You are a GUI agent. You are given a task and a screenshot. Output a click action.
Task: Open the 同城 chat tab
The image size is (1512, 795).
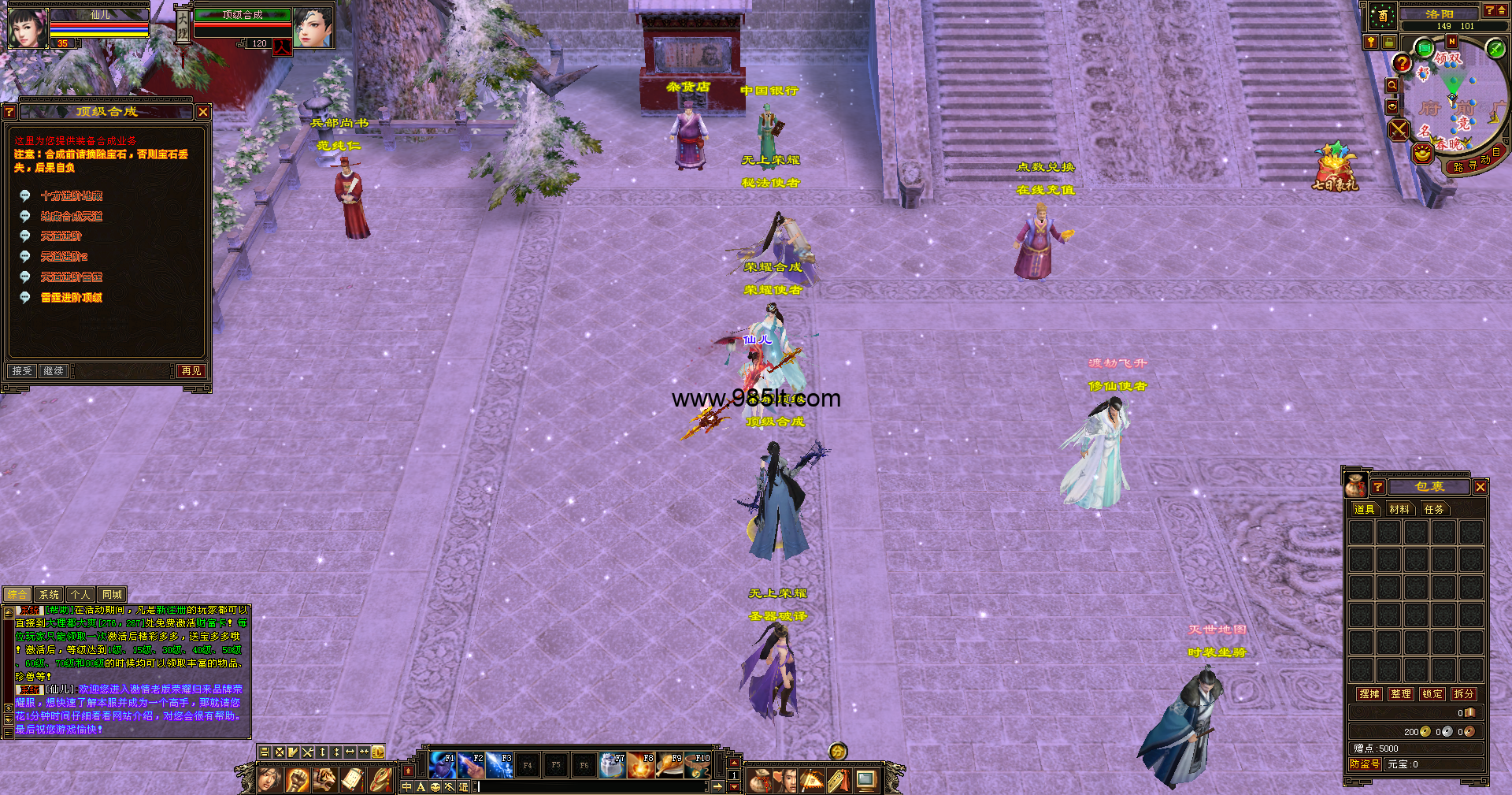click(x=112, y=595)
